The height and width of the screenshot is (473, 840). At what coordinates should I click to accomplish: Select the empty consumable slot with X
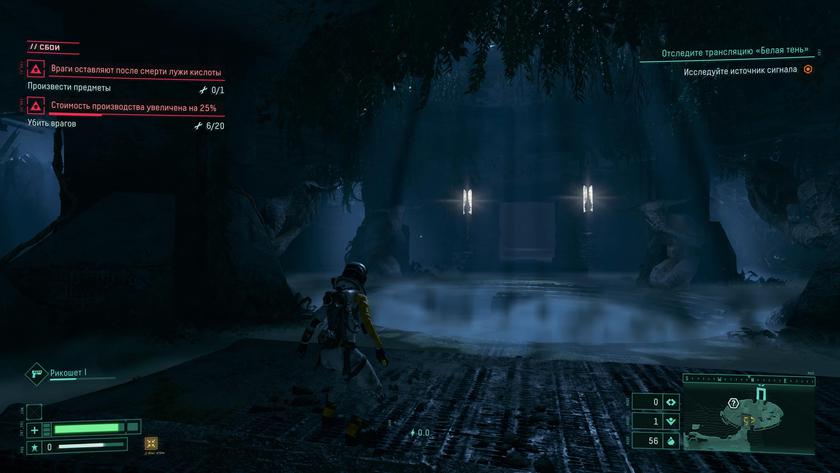click(33, 411)
